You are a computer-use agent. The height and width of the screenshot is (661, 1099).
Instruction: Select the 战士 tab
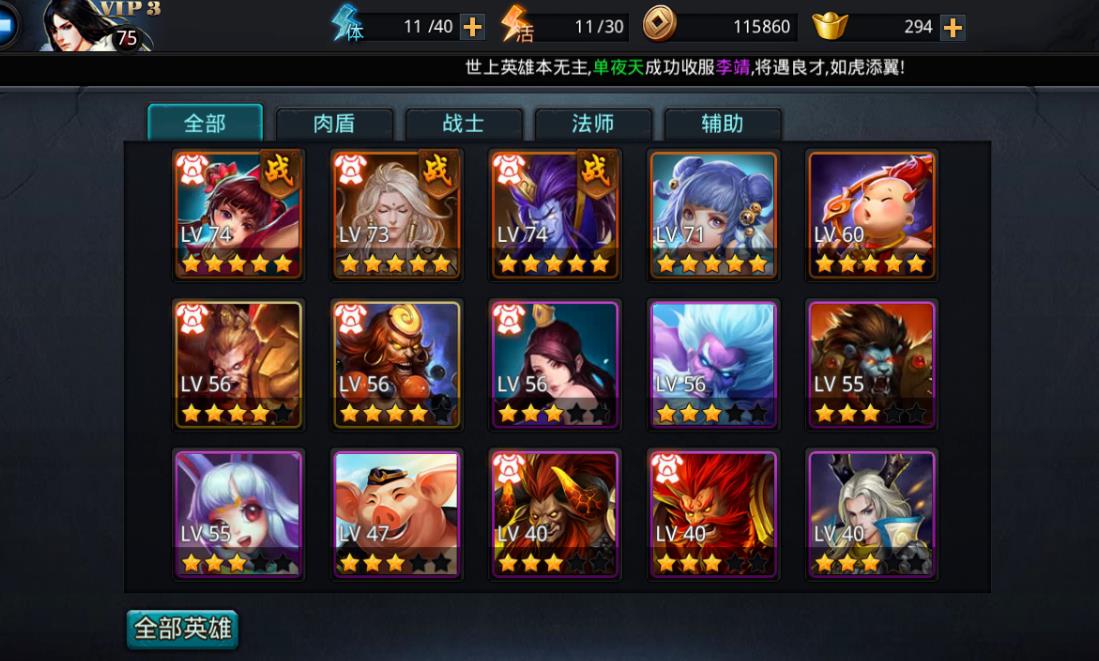(463, 124)
